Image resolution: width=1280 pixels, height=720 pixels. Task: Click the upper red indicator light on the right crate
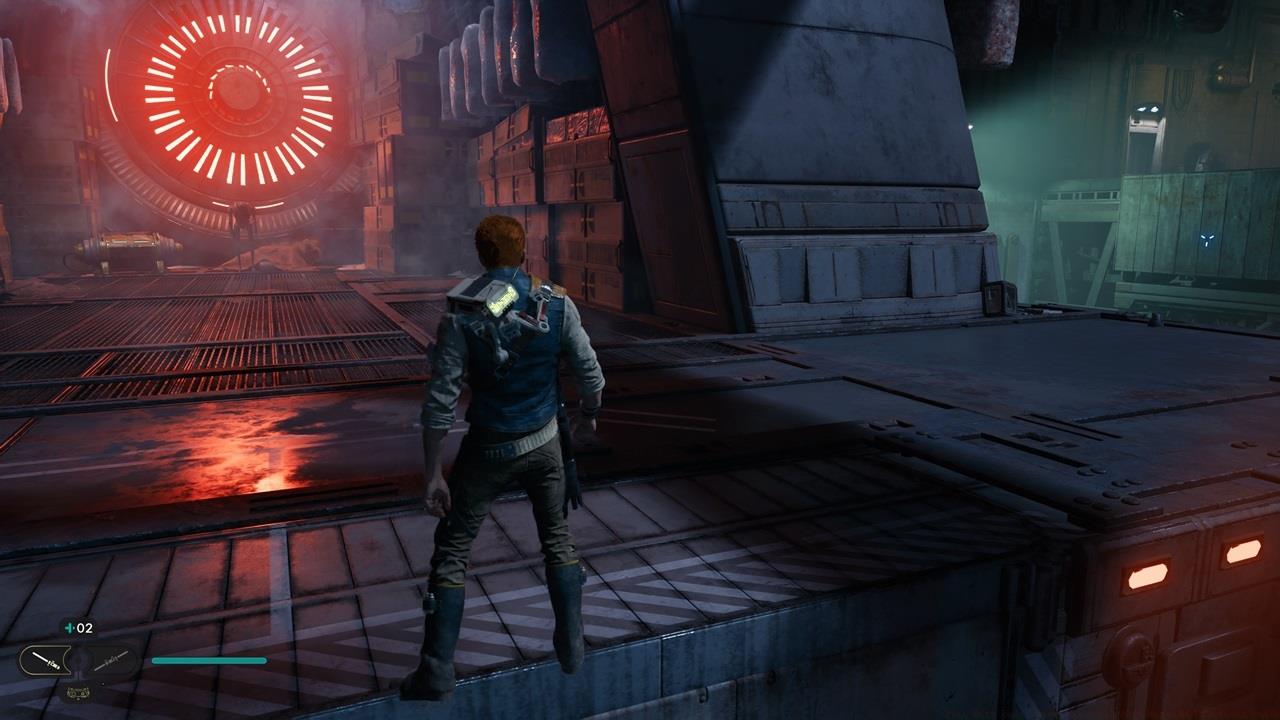click(1242, 551)
